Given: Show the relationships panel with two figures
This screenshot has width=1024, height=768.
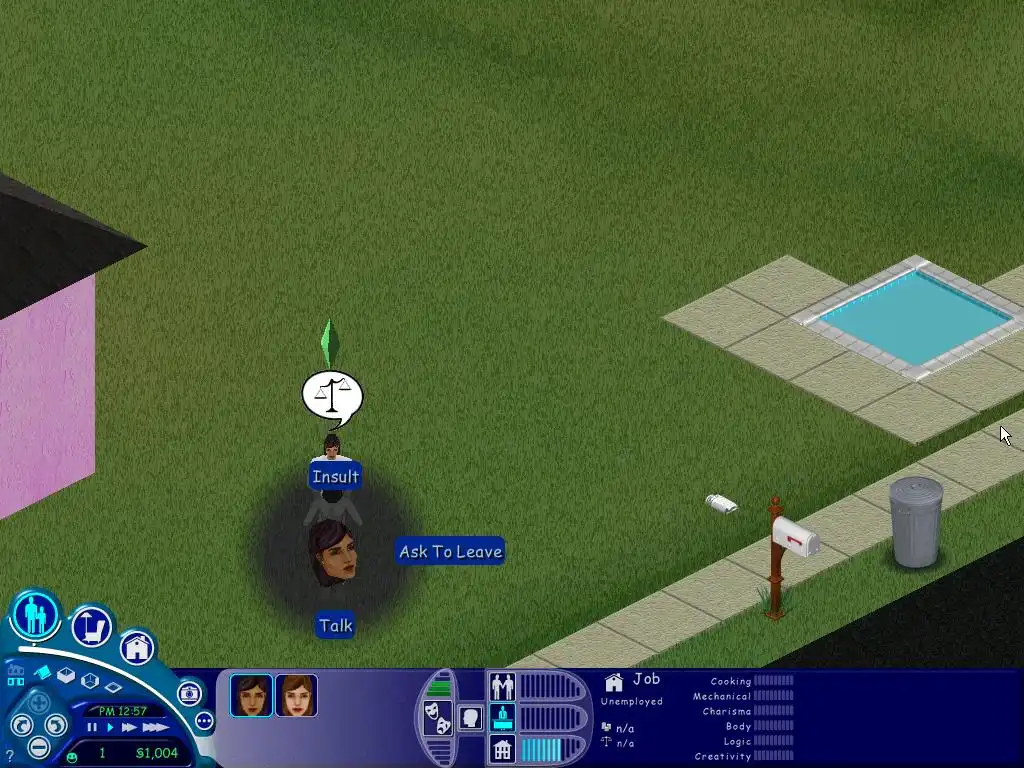Looking at the screenshot, I should click(502, 686).
